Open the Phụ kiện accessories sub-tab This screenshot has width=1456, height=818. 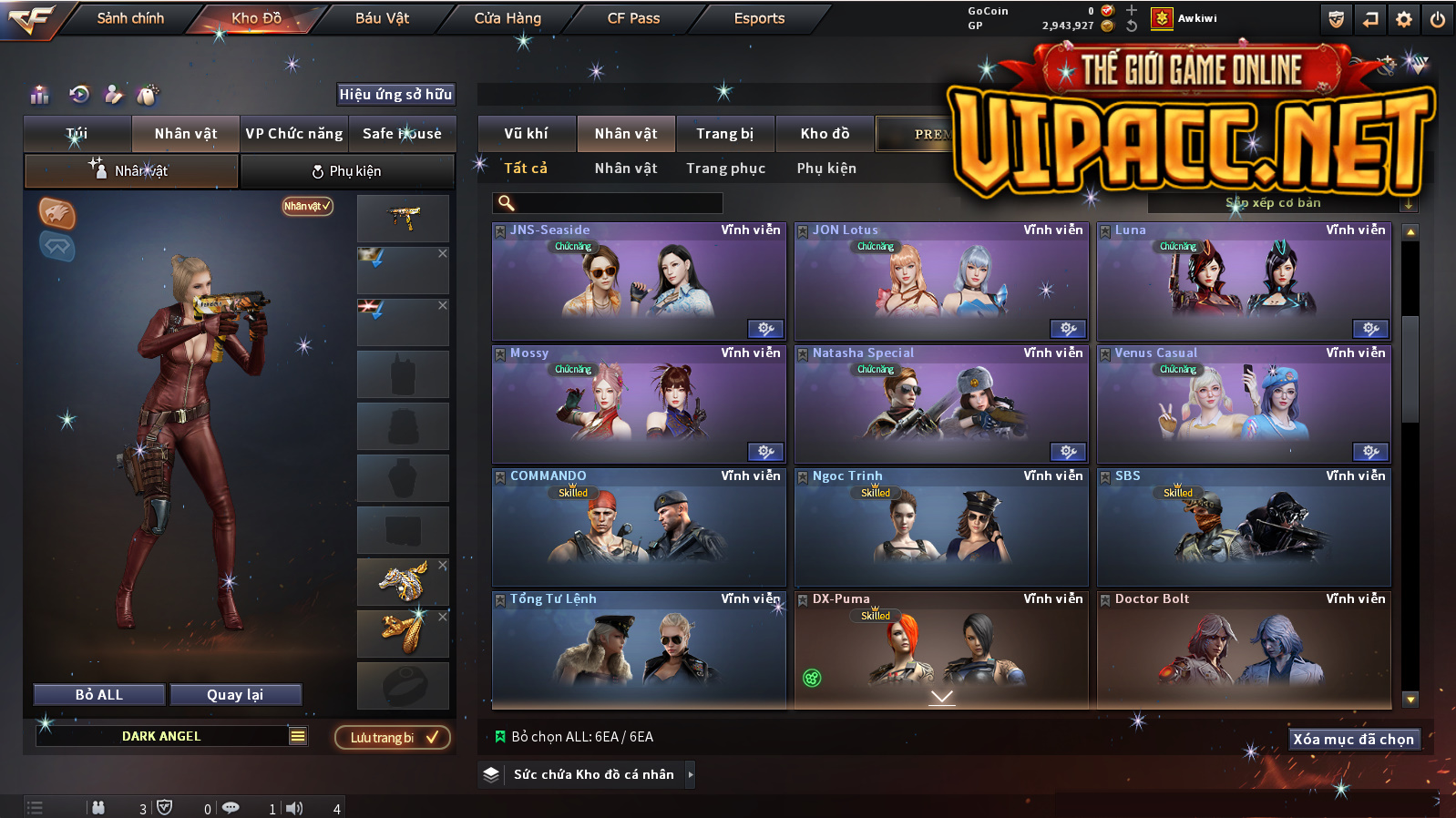click(347, 171)
